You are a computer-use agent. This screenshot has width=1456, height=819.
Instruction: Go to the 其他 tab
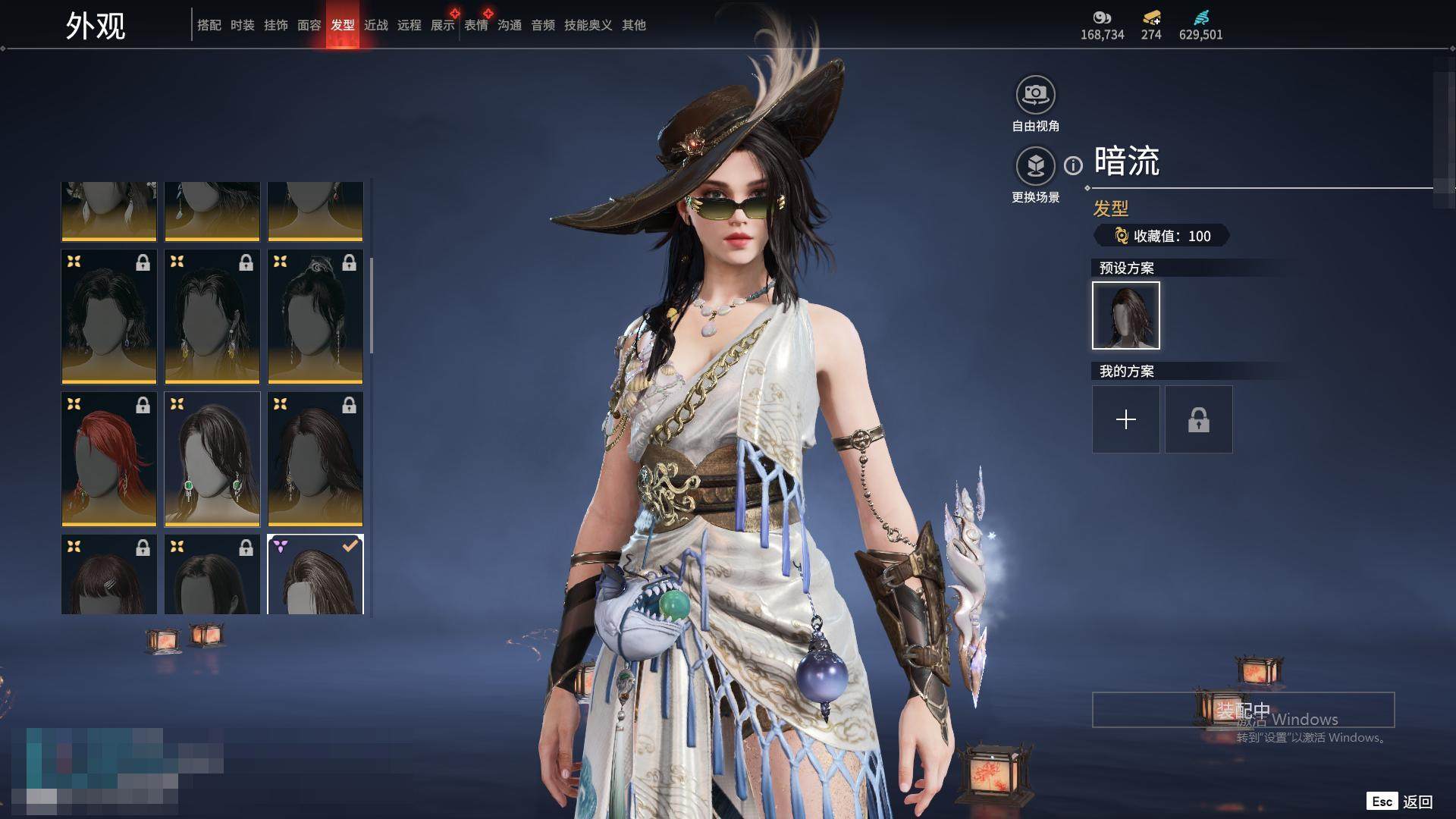tap(634, 25)
